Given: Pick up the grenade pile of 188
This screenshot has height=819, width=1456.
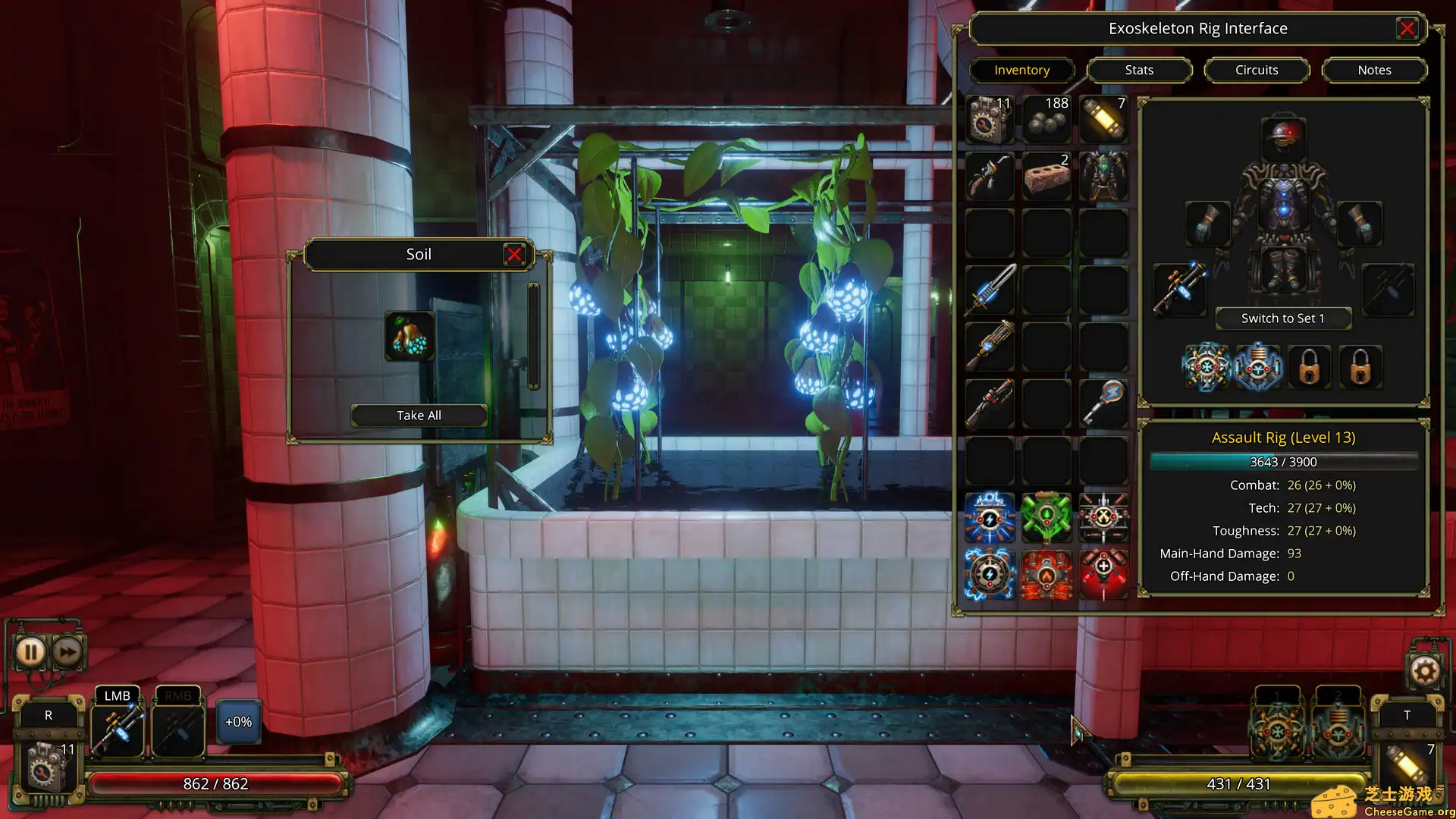Looking at the screenshot, I should [x=1047, y=119].
